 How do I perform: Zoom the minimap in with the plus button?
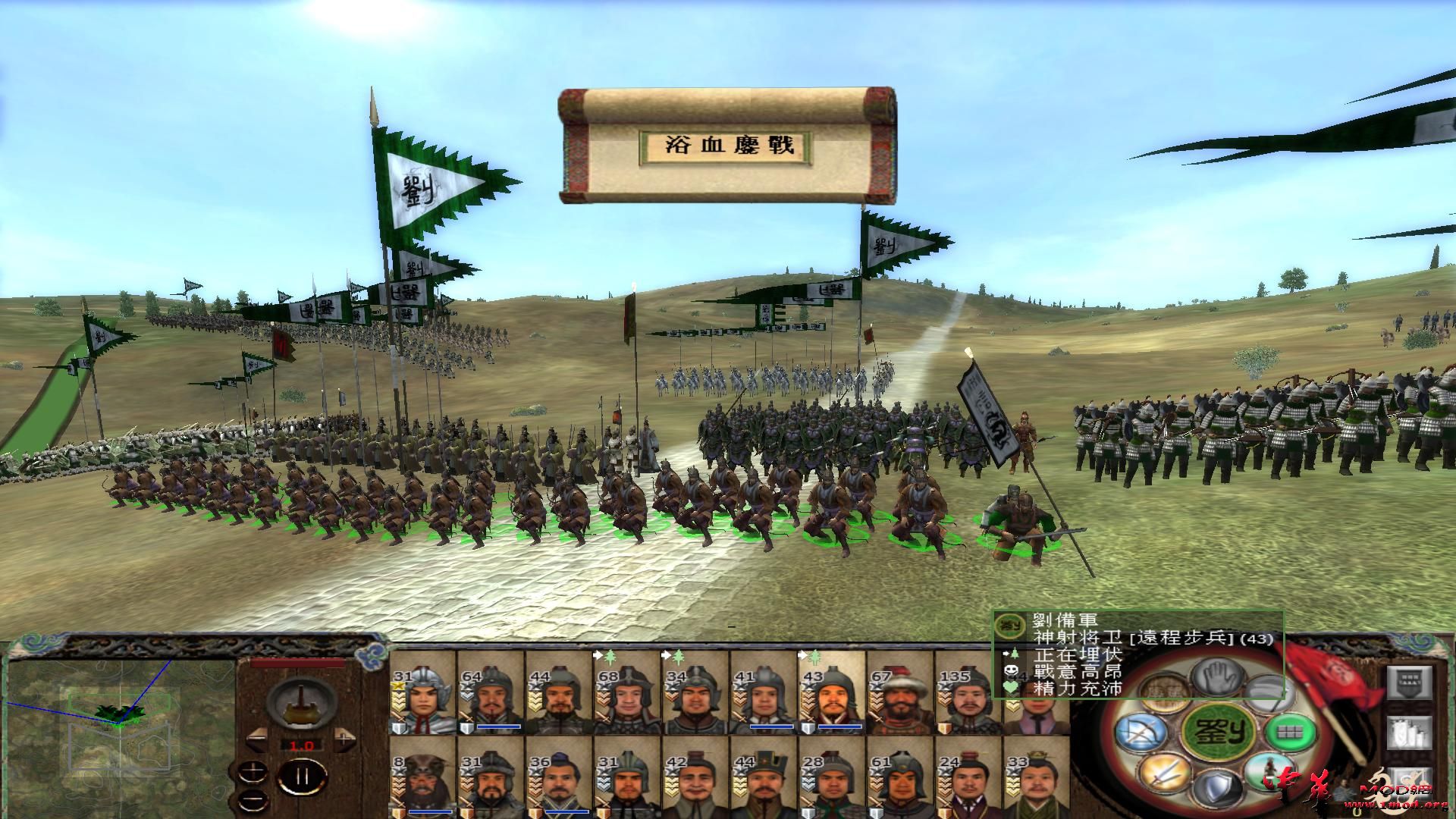point(253,772)
